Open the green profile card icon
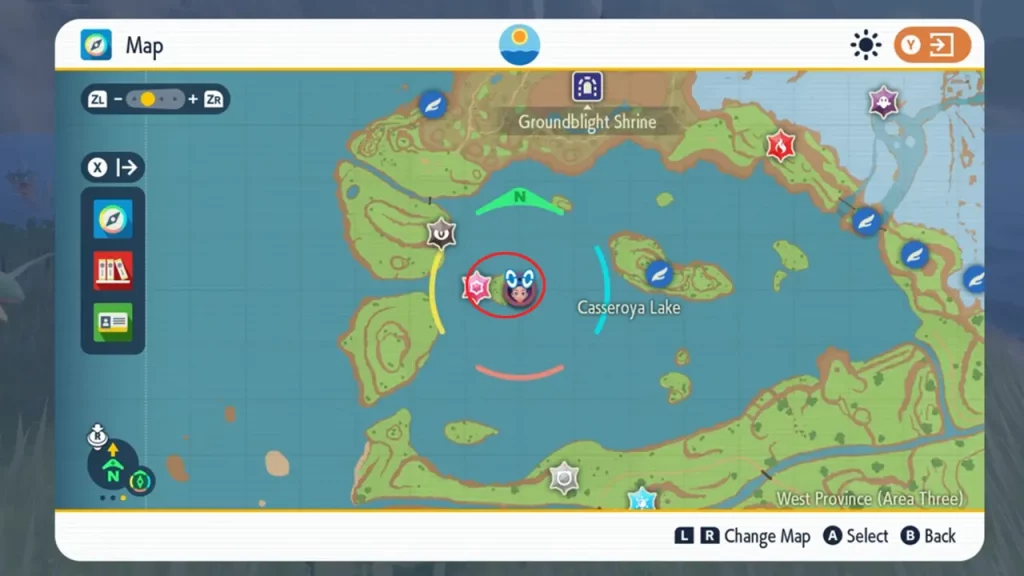The image size is (1024, 576). coord(113,322)
